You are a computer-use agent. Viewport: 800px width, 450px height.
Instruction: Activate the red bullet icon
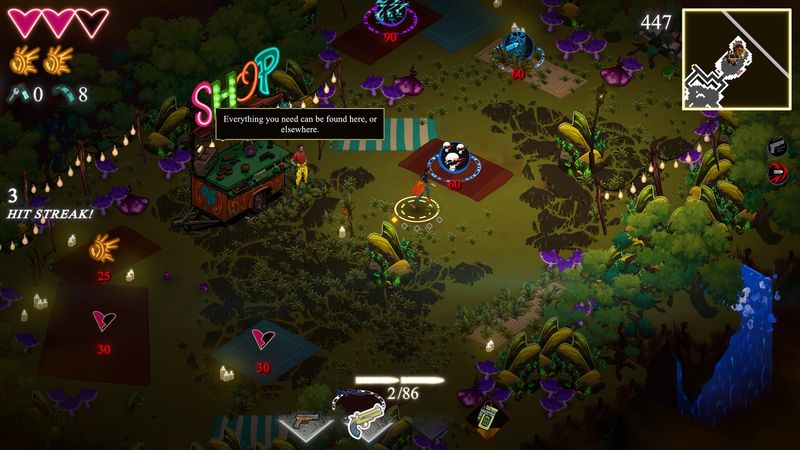pos(777,173)
